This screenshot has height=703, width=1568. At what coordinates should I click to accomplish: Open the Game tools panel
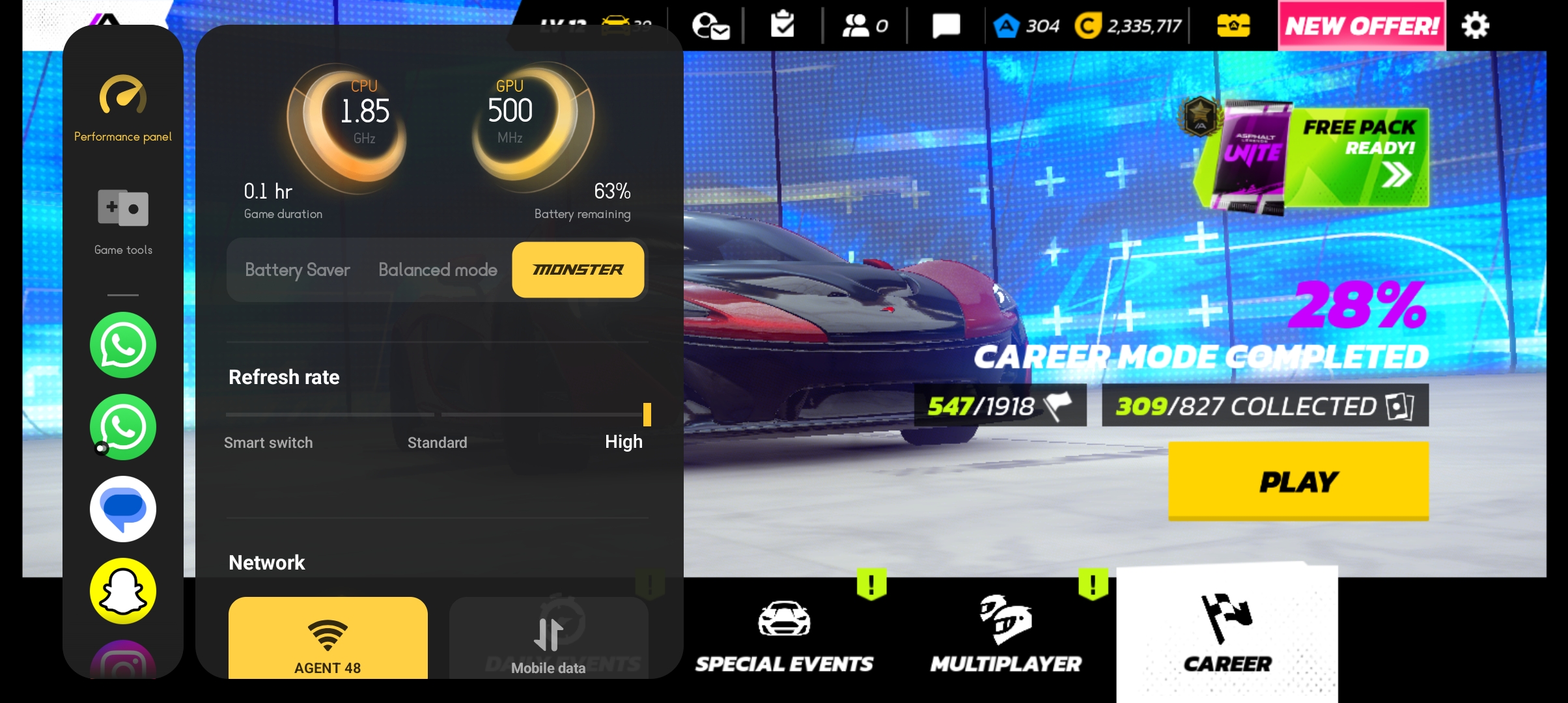pyautogui.click(x=123, y=221)
